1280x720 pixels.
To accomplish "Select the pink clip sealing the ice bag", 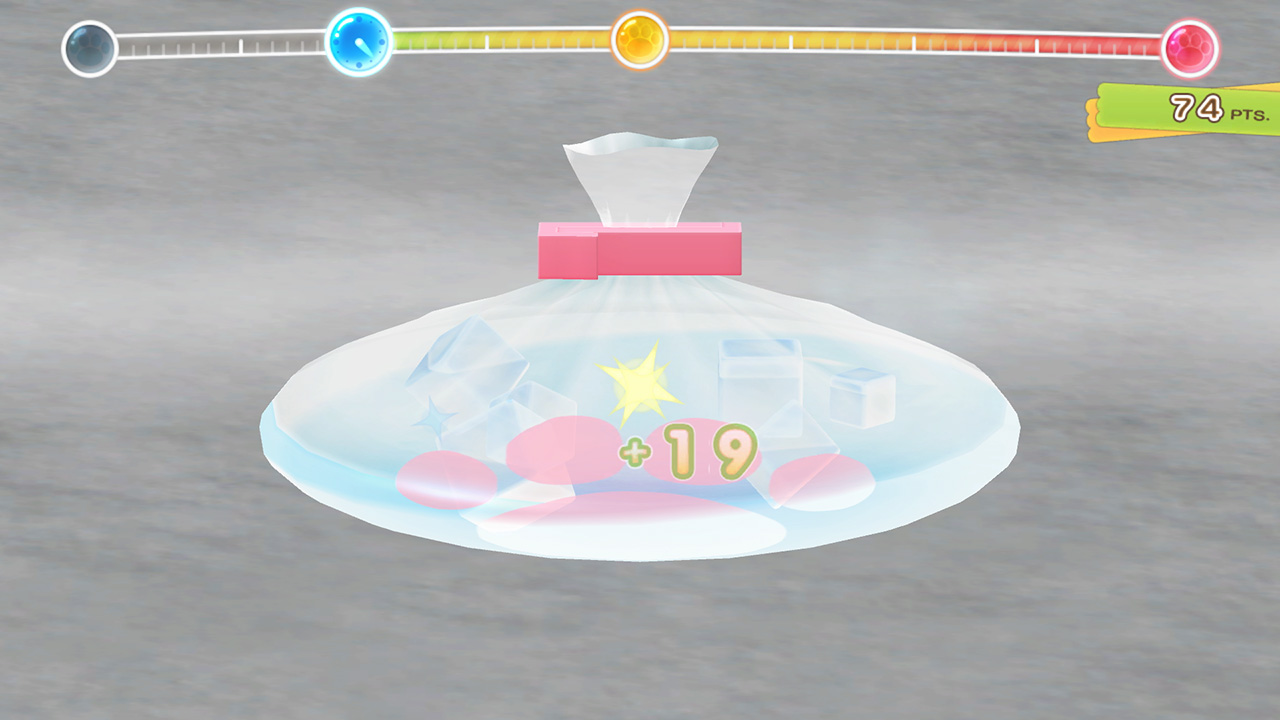I will [638, 248].
